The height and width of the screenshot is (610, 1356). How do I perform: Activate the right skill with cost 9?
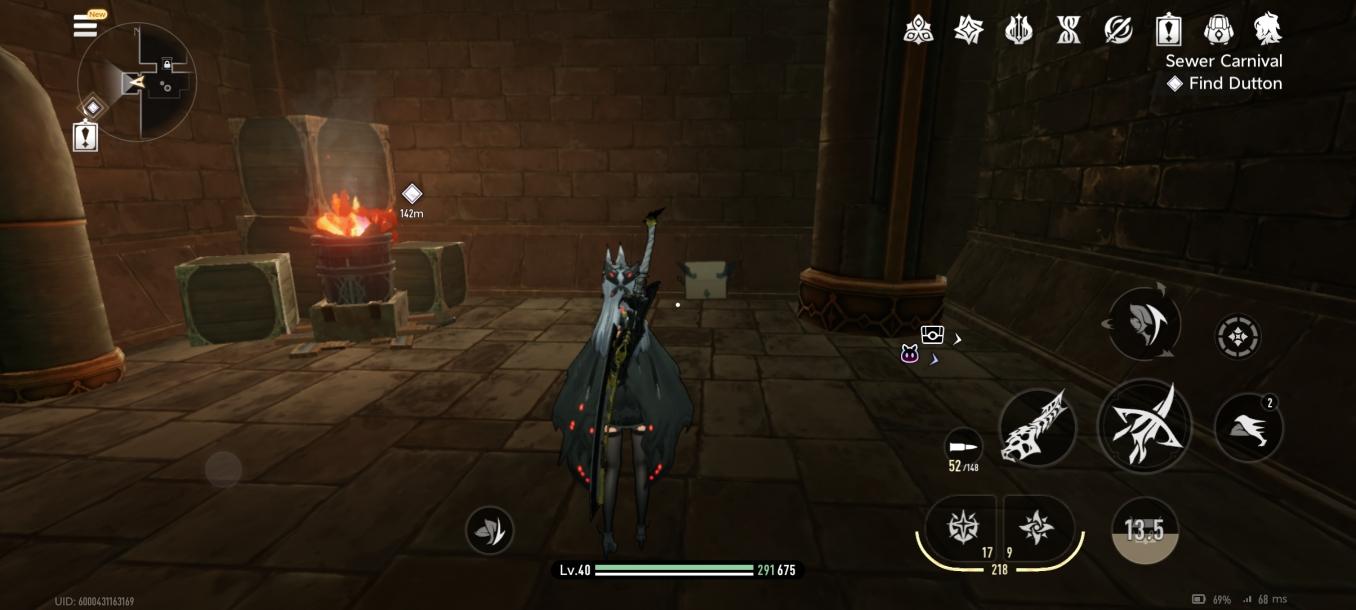coord(1037,528)
